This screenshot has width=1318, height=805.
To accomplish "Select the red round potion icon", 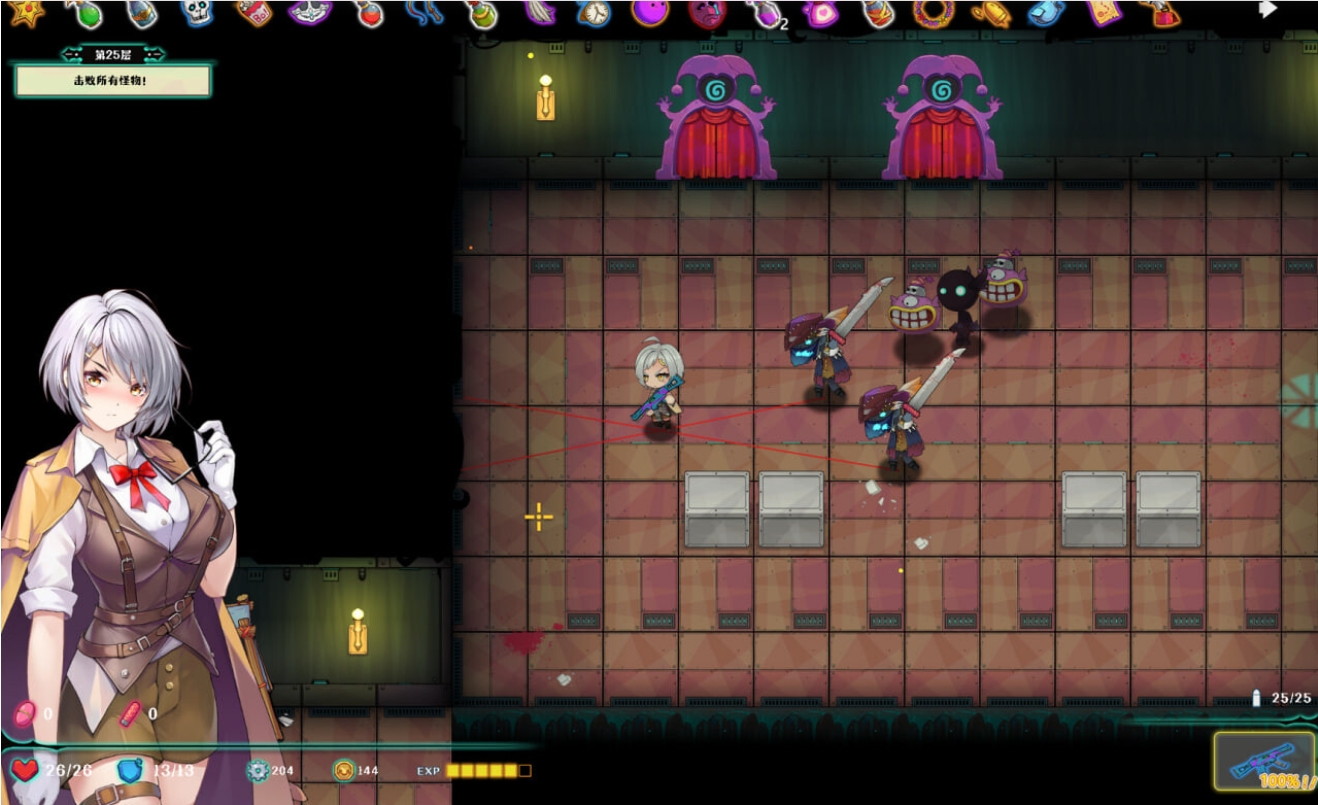I will pos(369,13).
